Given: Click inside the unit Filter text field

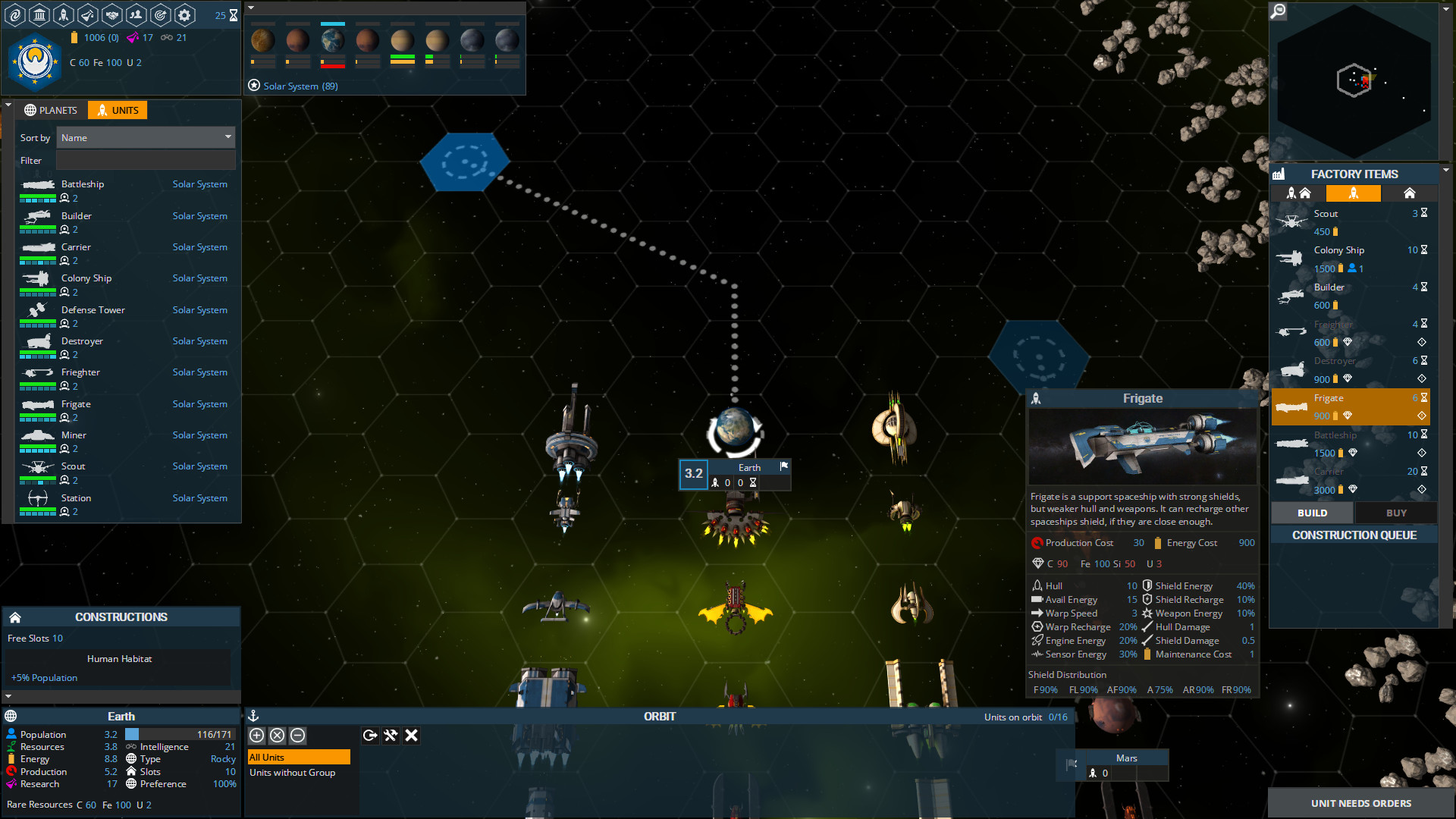Looking at the screenshot, I should (146, 160).
